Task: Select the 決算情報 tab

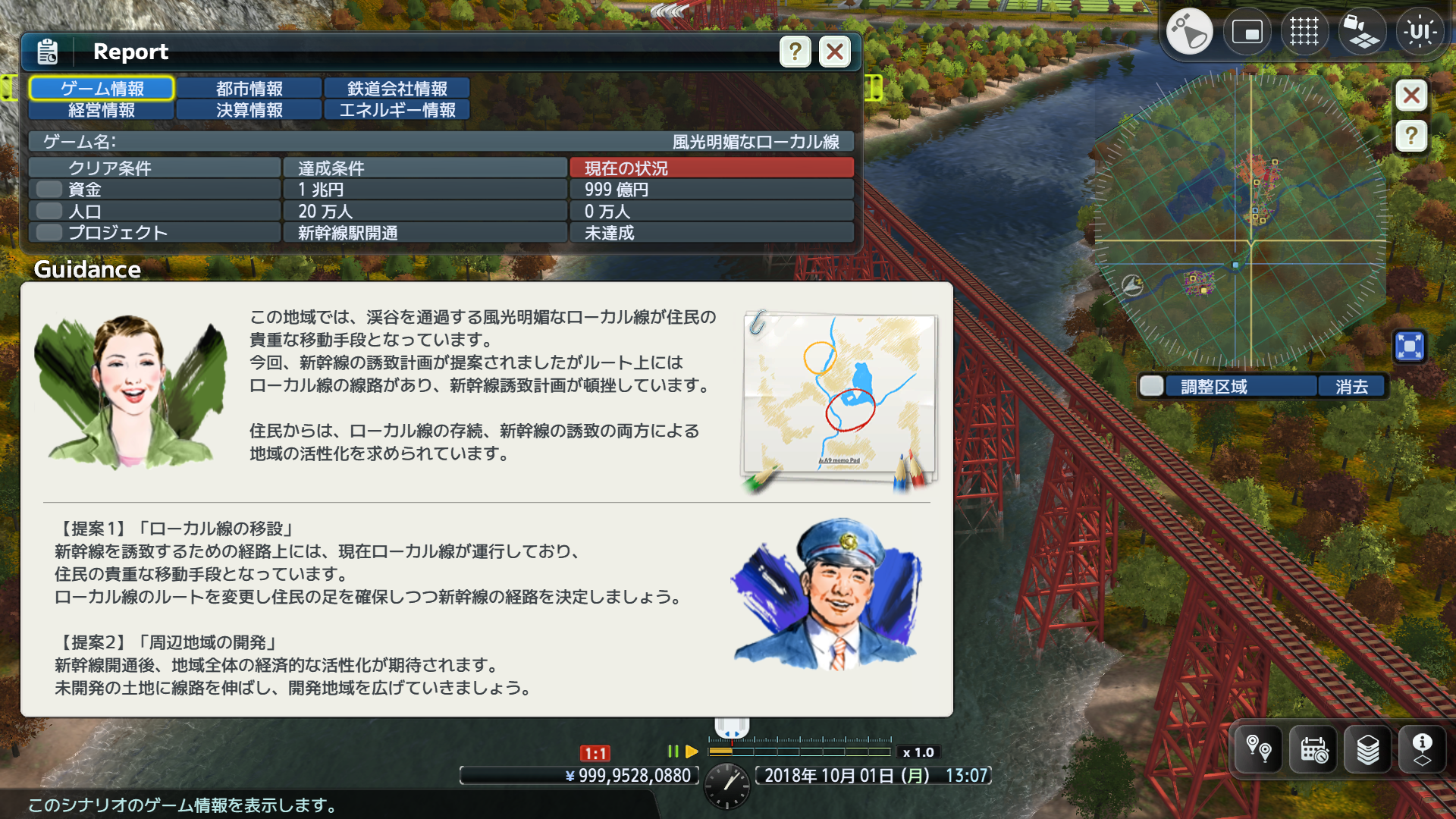Action: (x=249, y=110)
